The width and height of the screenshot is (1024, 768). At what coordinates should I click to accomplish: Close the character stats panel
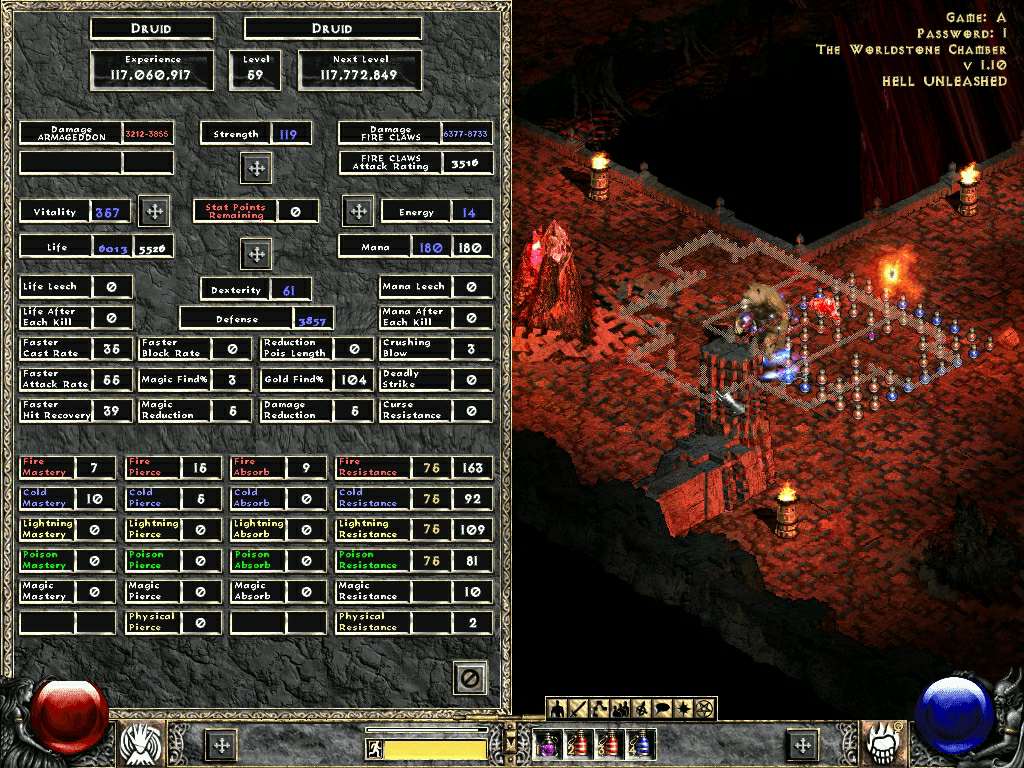(x=469, y=678)
